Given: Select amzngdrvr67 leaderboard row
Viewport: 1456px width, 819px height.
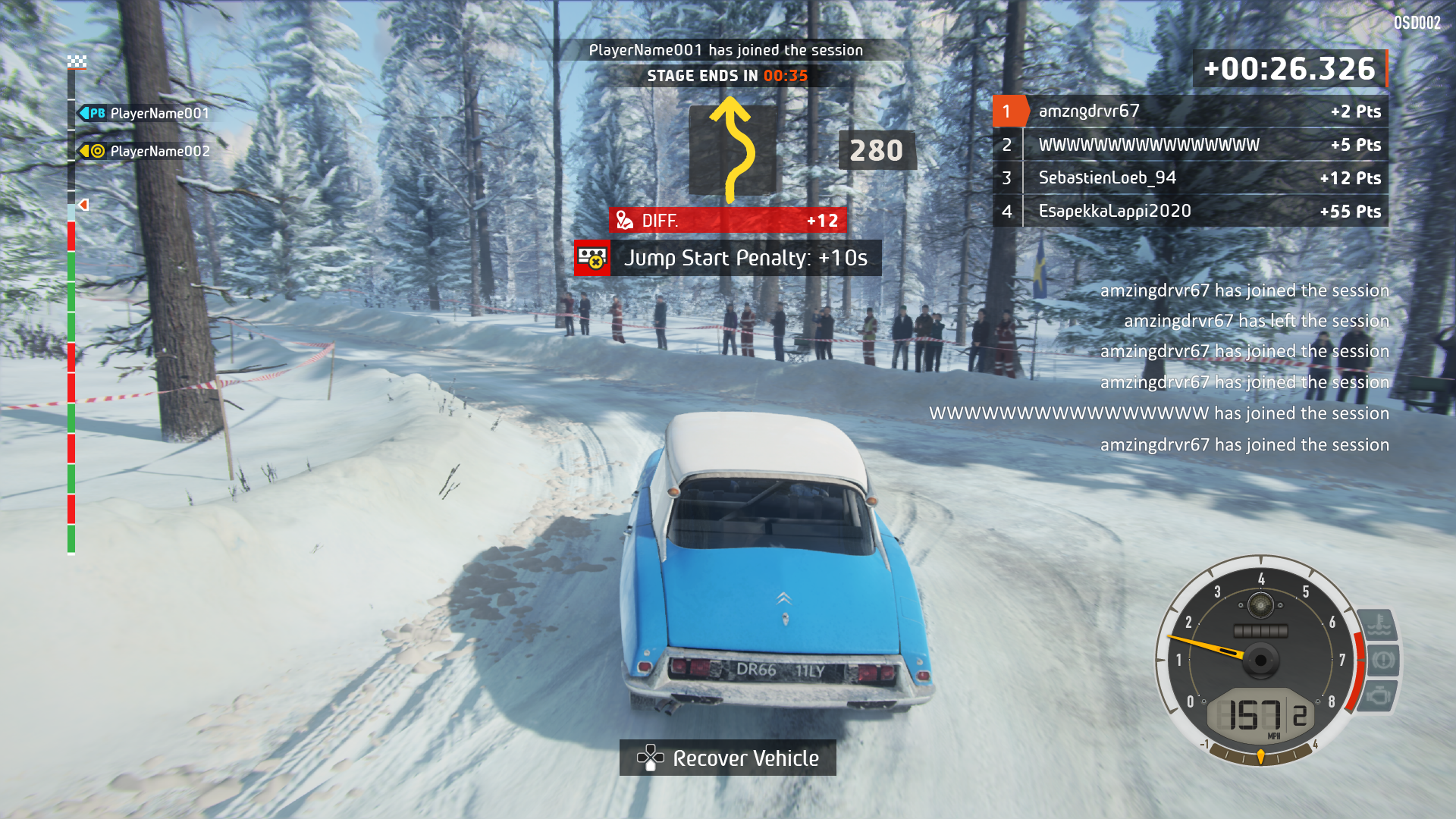Looking at the screenshot, I should click(x=1189, y=111).
